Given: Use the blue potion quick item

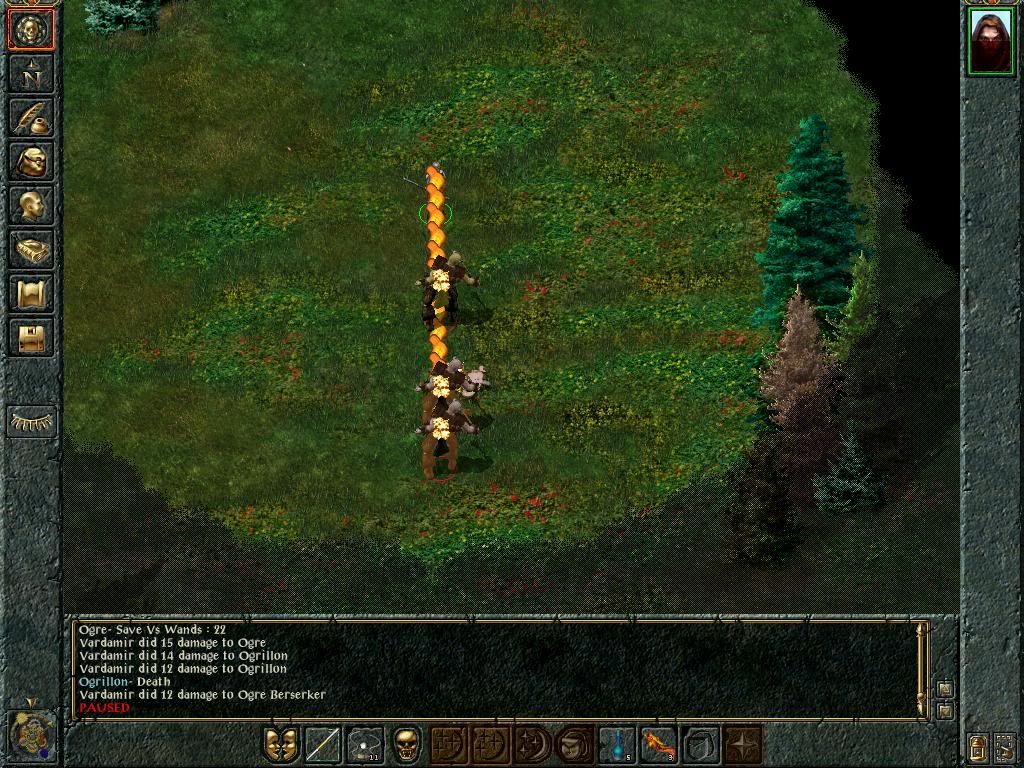Looking at the screenshot, I should (x=617, y=745).
